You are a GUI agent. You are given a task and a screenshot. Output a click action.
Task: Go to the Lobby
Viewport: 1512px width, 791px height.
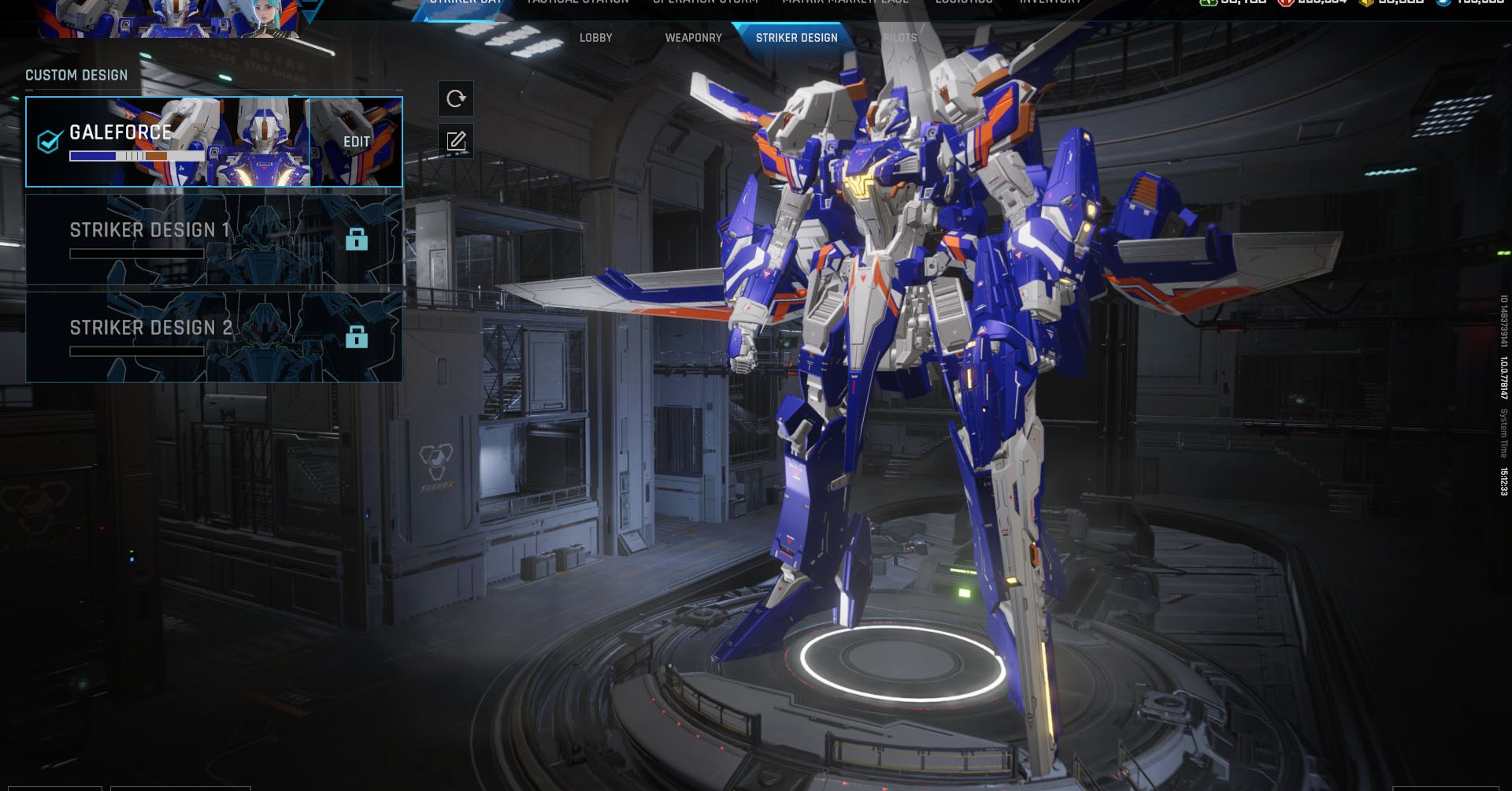pos(596,37)
